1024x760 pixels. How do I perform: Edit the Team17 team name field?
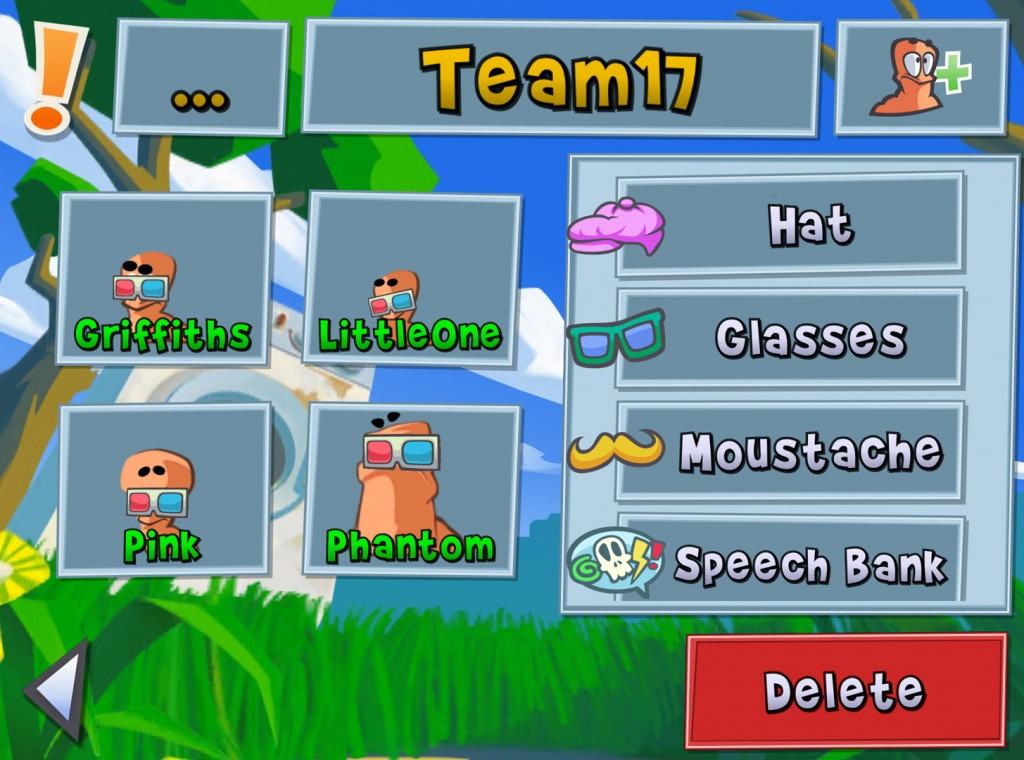561,78
